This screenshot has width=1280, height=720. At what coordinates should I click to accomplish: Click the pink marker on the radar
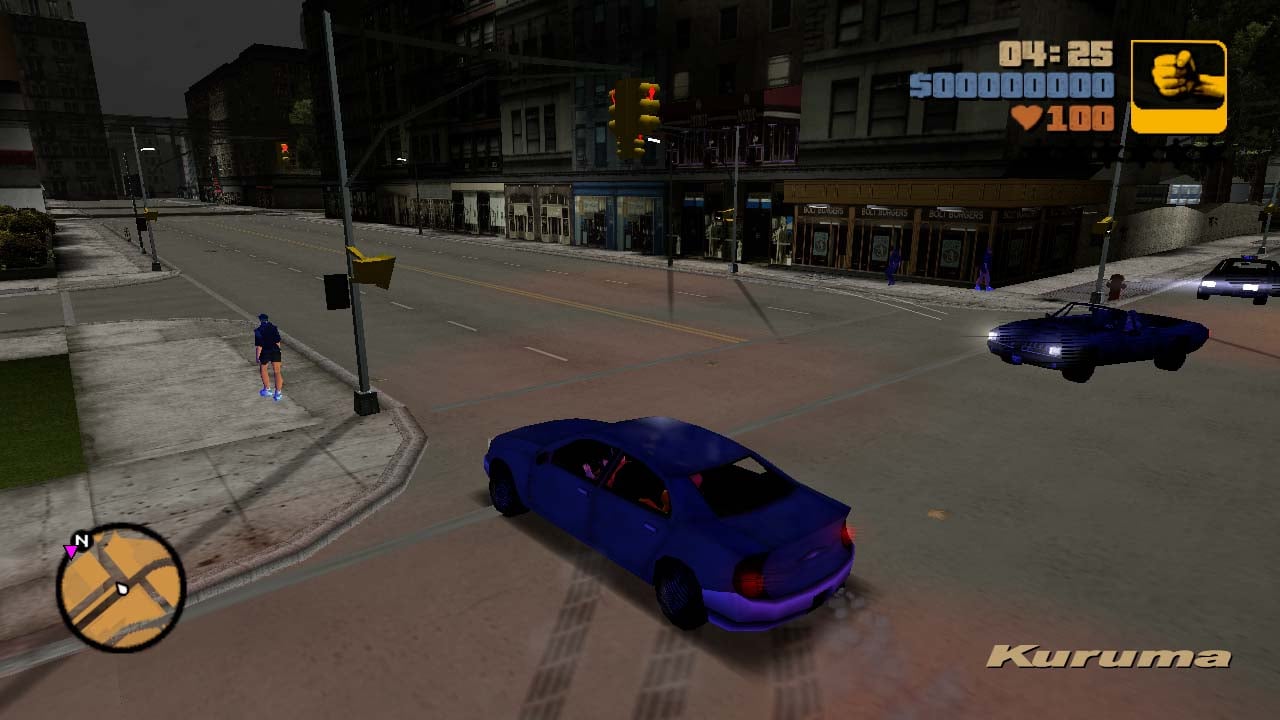click(70, 551)
